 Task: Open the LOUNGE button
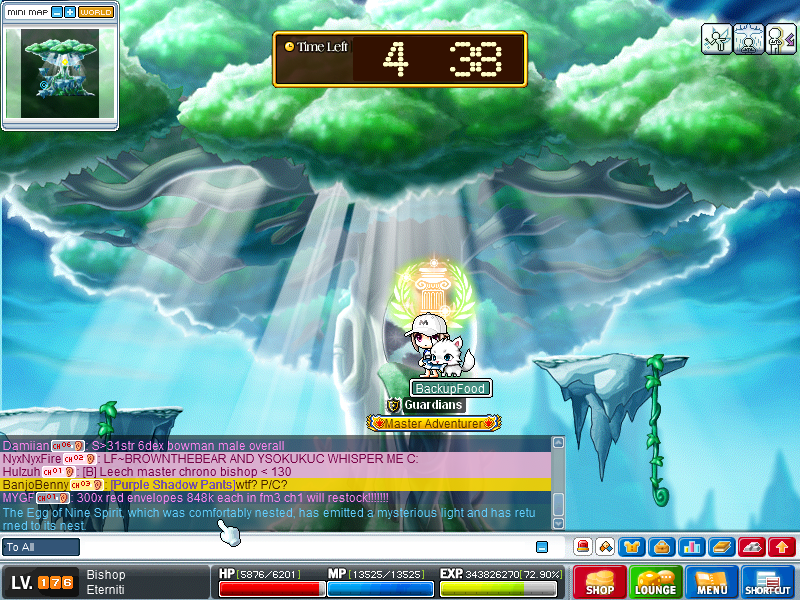point(656,582)
